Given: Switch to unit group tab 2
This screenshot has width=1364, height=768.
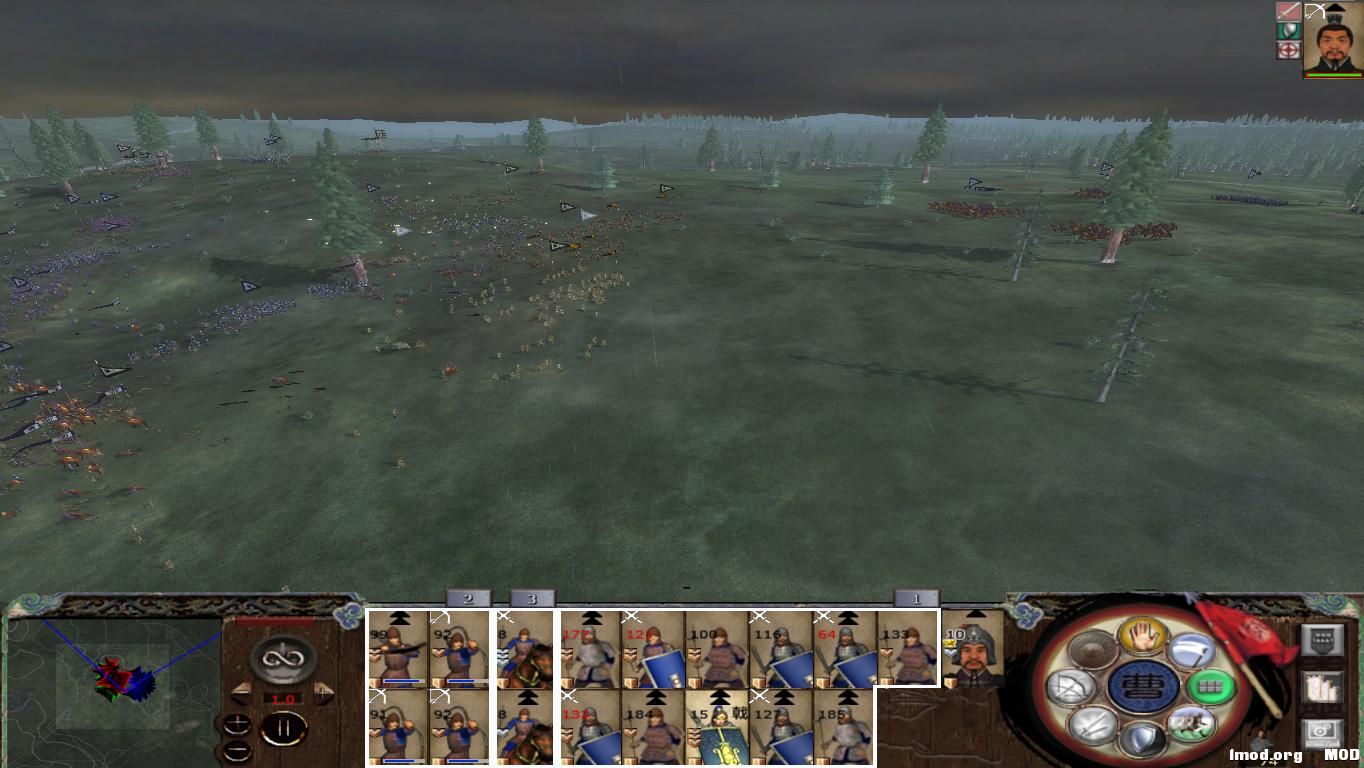Looking at the screenshot, I should 468,598.
